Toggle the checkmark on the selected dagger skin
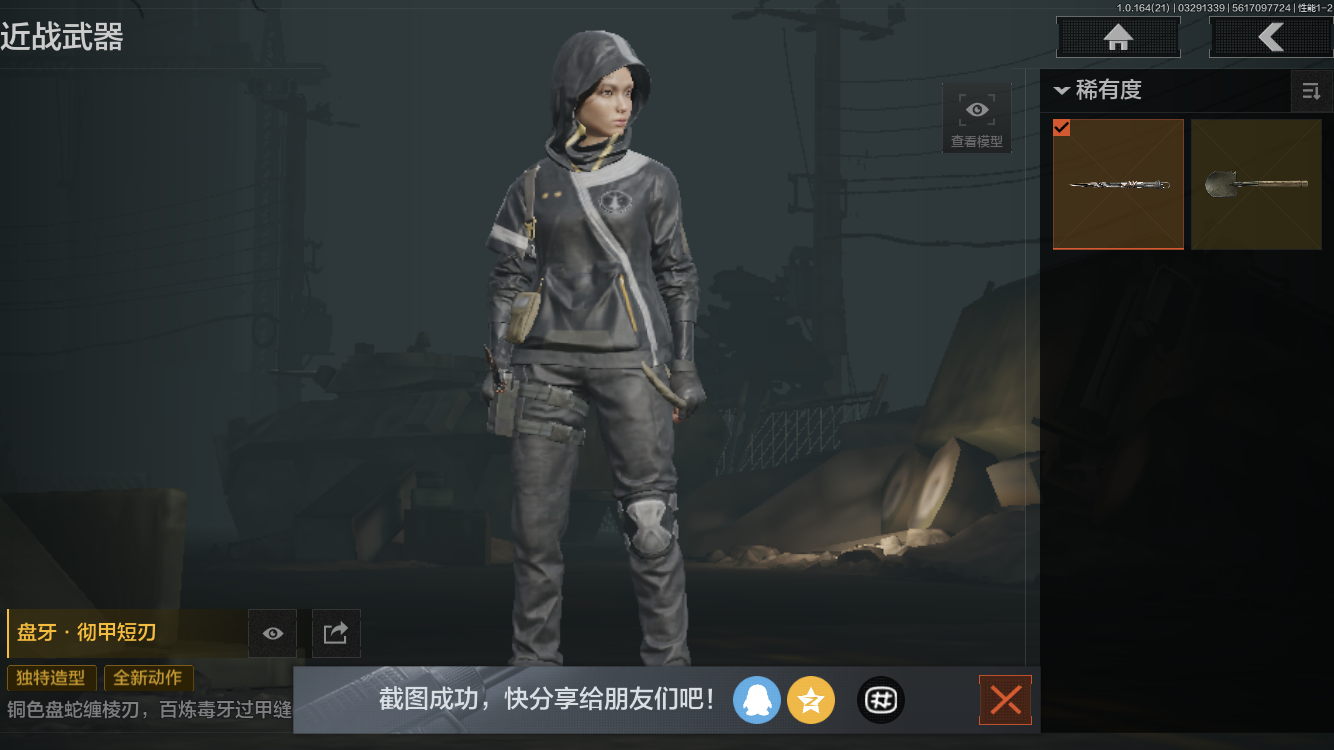Screen dimensions: 1334x750 point(1062,128)
